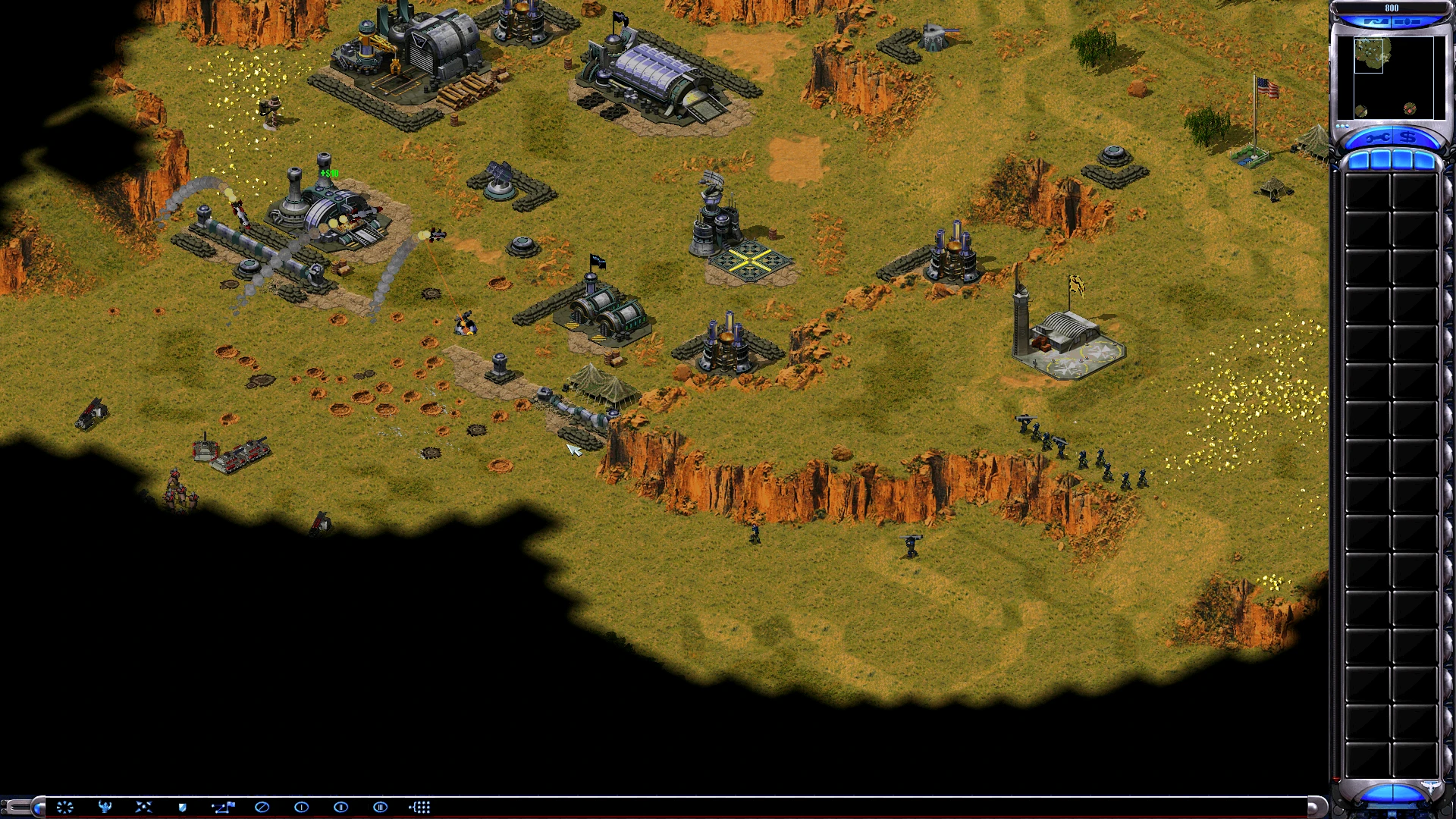Toggle team group II selection circle
This screenshot has height=819, width=1456.
click(341, 807)
